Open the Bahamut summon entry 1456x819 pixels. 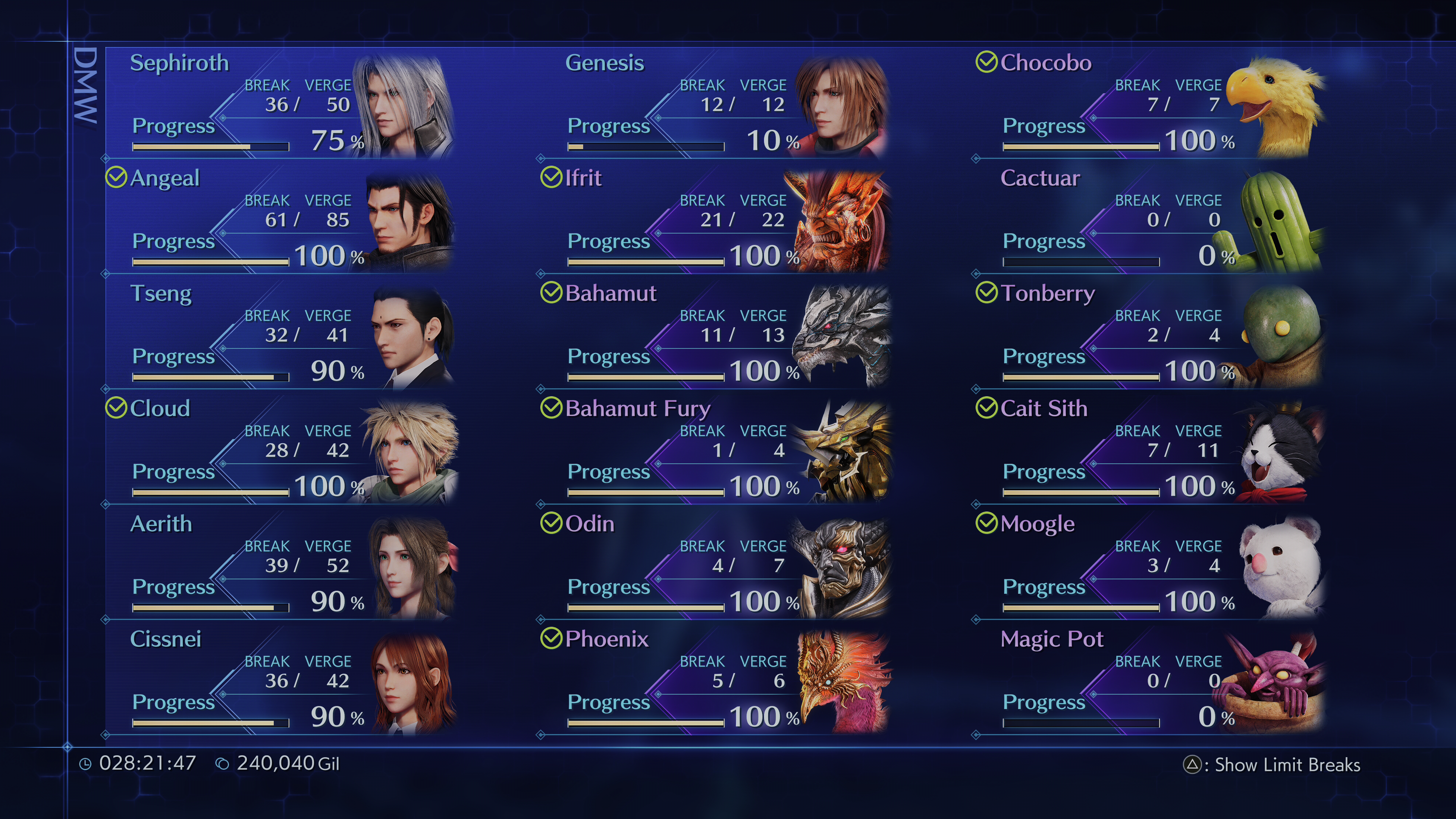(718, 335)
